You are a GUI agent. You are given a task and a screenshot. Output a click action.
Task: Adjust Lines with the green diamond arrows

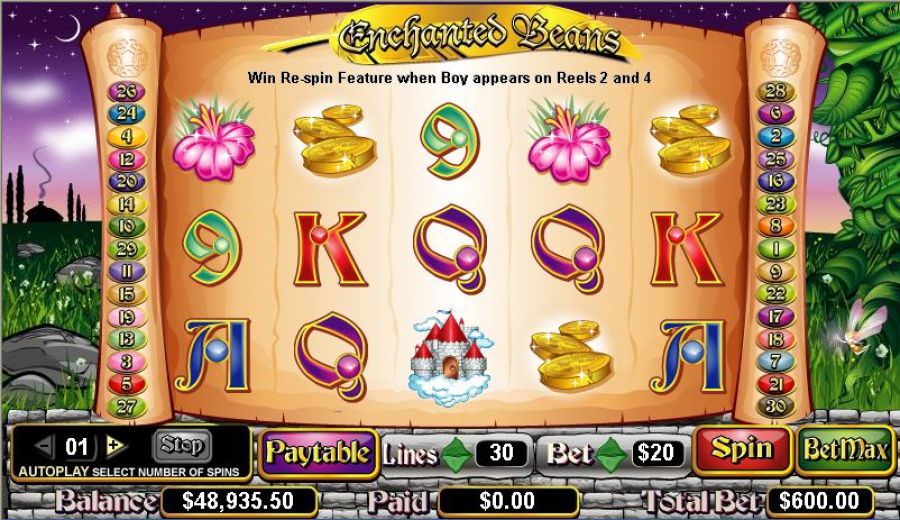[457, 453]
